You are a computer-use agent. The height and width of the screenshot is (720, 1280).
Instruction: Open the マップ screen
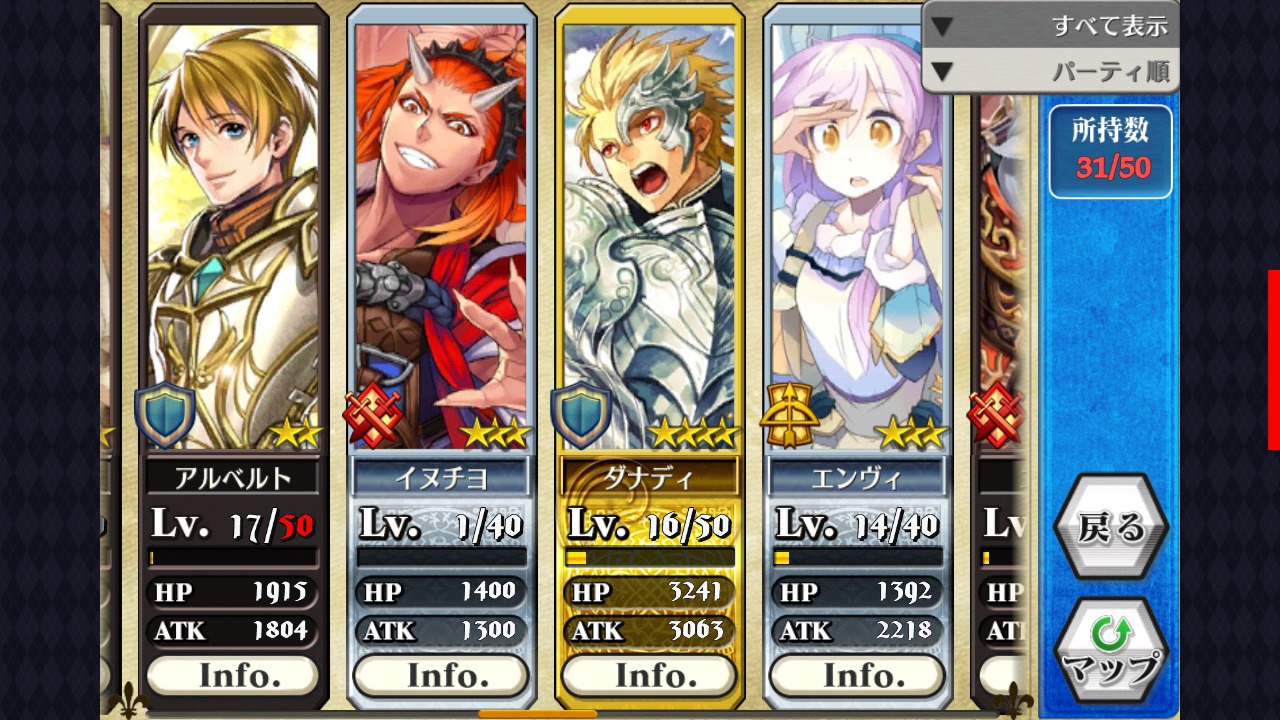click(1110, 650)
